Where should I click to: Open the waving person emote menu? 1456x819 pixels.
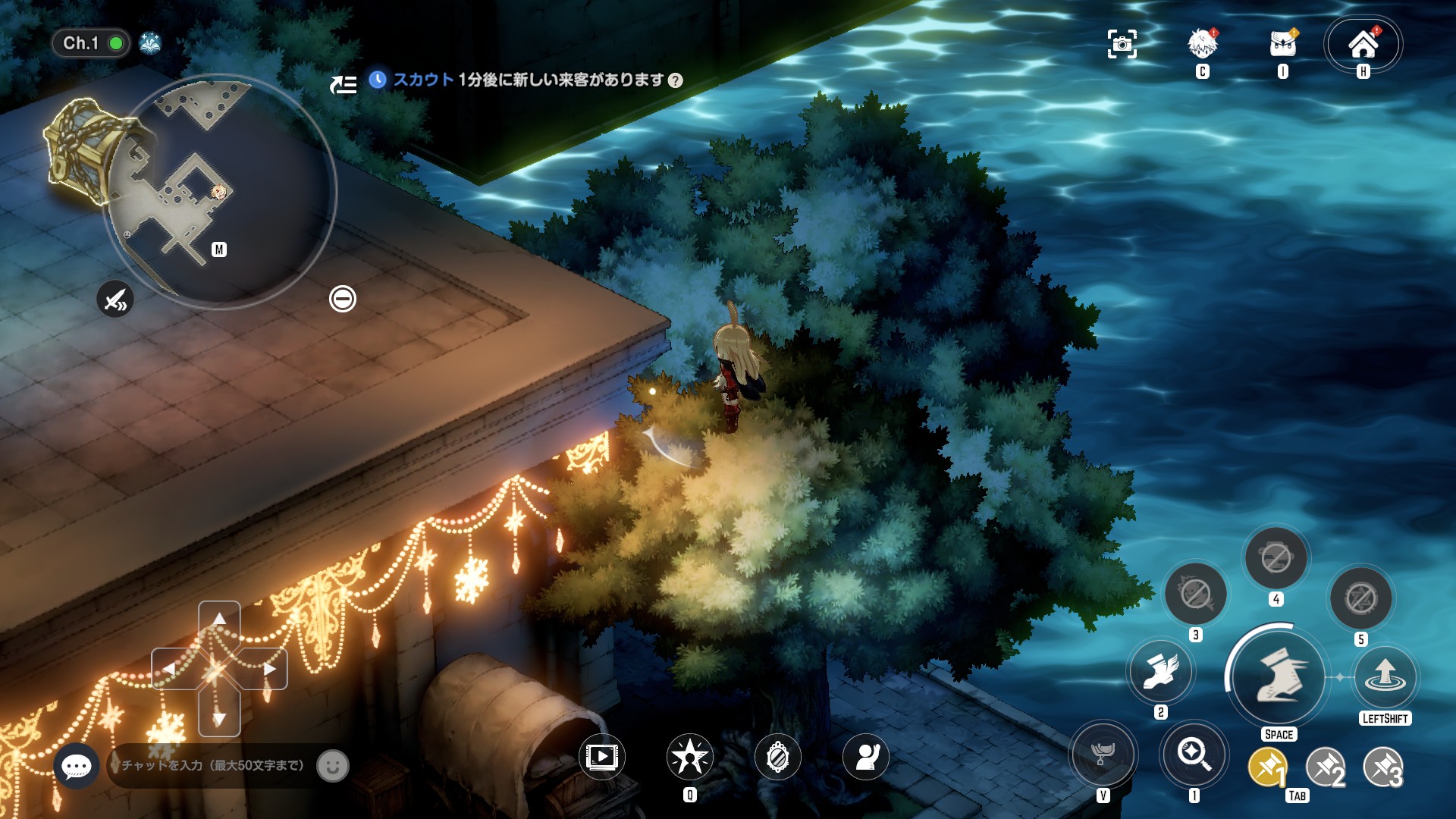[865, 757]
